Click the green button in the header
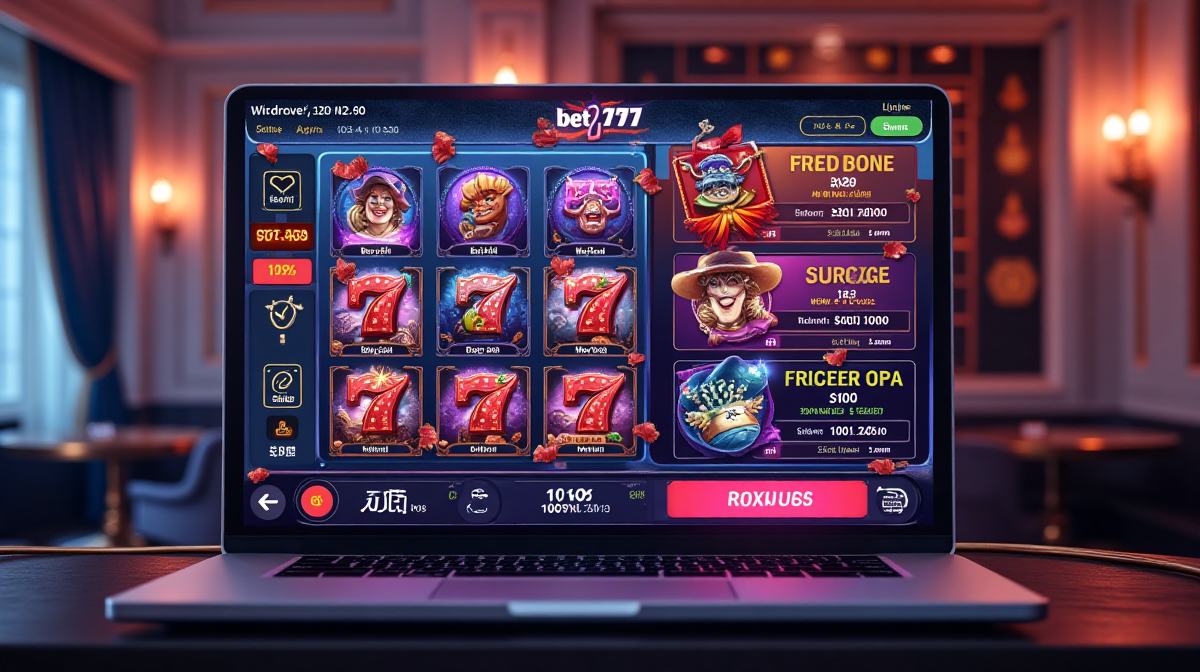 pyautogui.click(x=896, y=126)
